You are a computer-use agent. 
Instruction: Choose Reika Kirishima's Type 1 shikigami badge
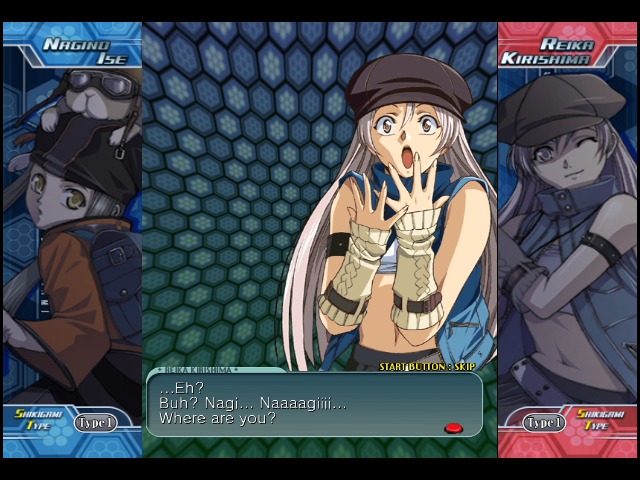pos(545,423)
